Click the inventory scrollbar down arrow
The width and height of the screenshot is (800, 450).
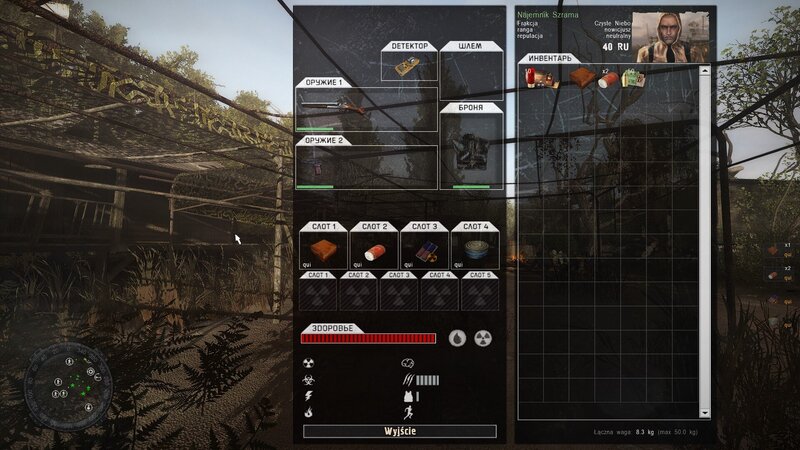704,412
